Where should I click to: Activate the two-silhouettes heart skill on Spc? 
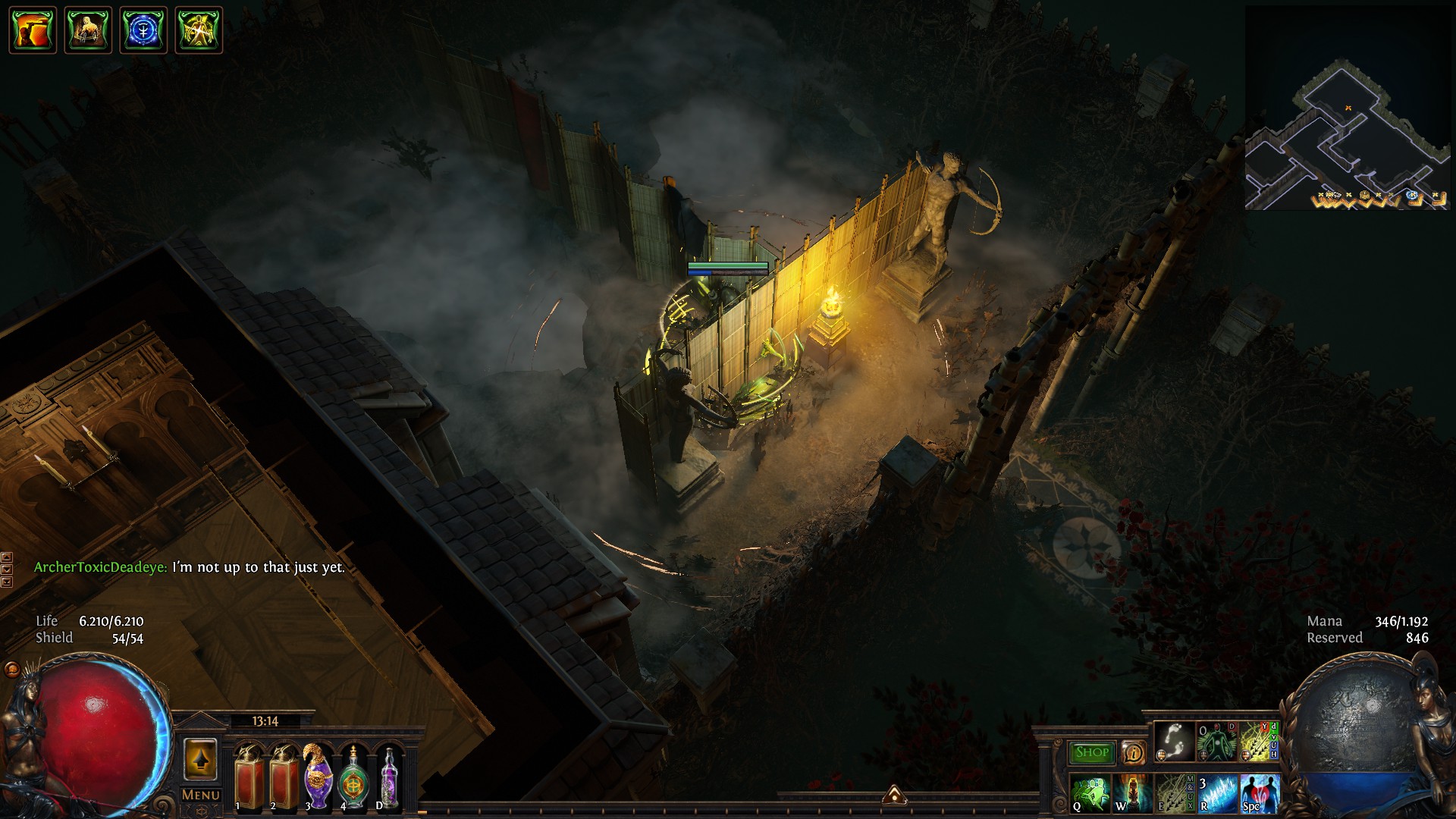pos(1259,793)
